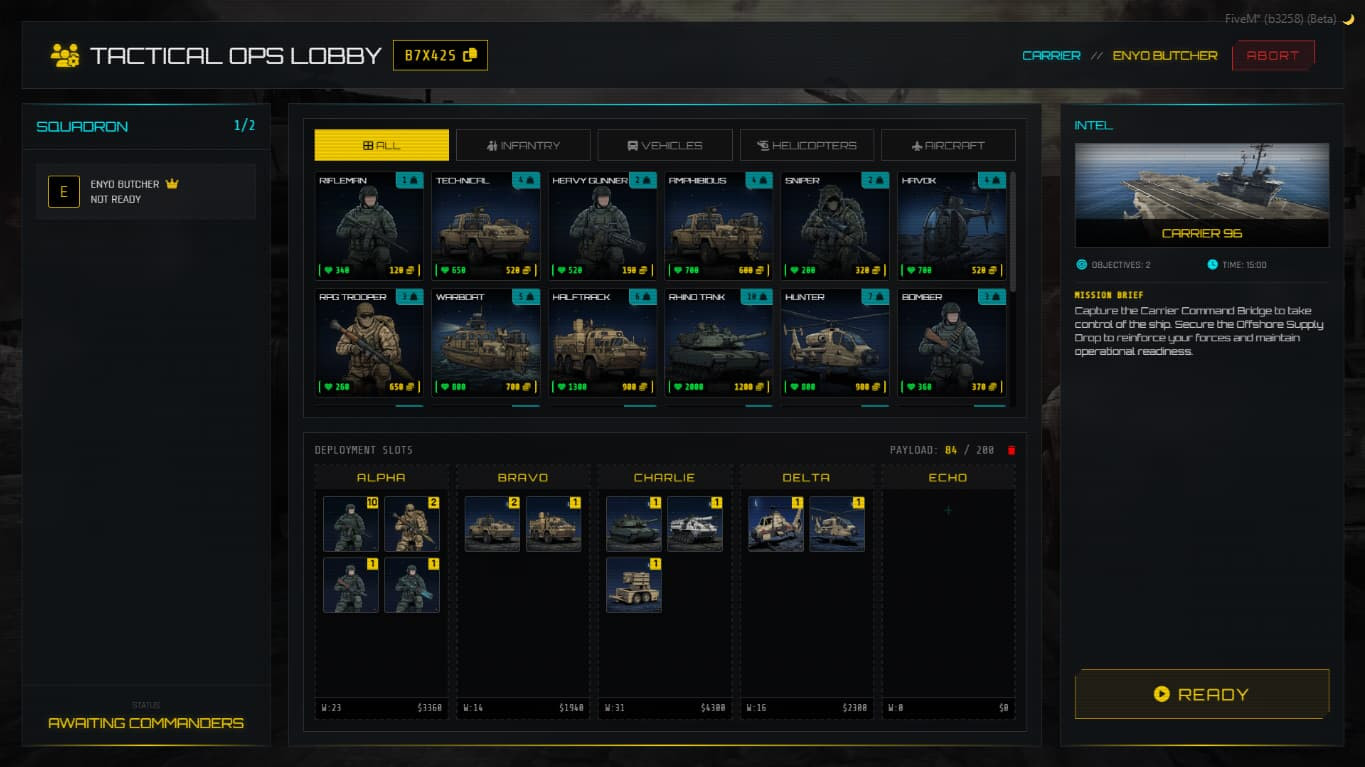Select the Rhino Tank card
1365x767 pixels.
[x=719, y=342]
